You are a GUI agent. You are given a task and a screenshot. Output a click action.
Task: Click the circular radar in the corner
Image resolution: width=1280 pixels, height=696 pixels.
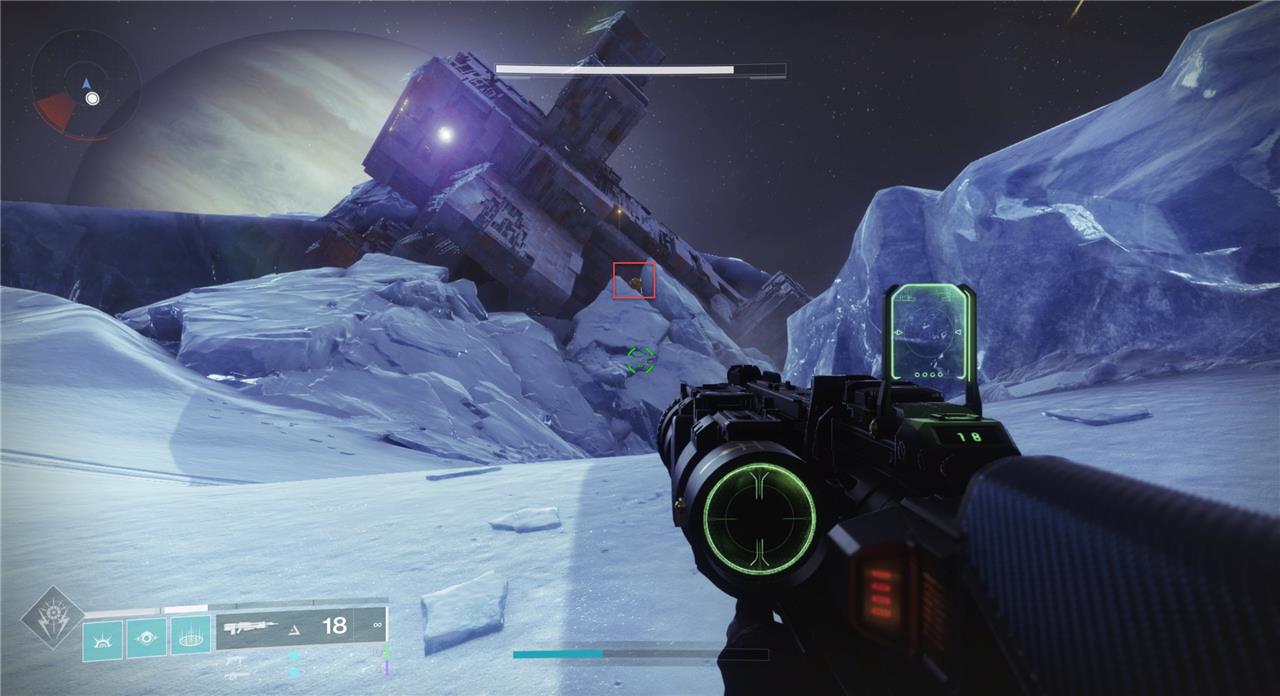[85, 84]
